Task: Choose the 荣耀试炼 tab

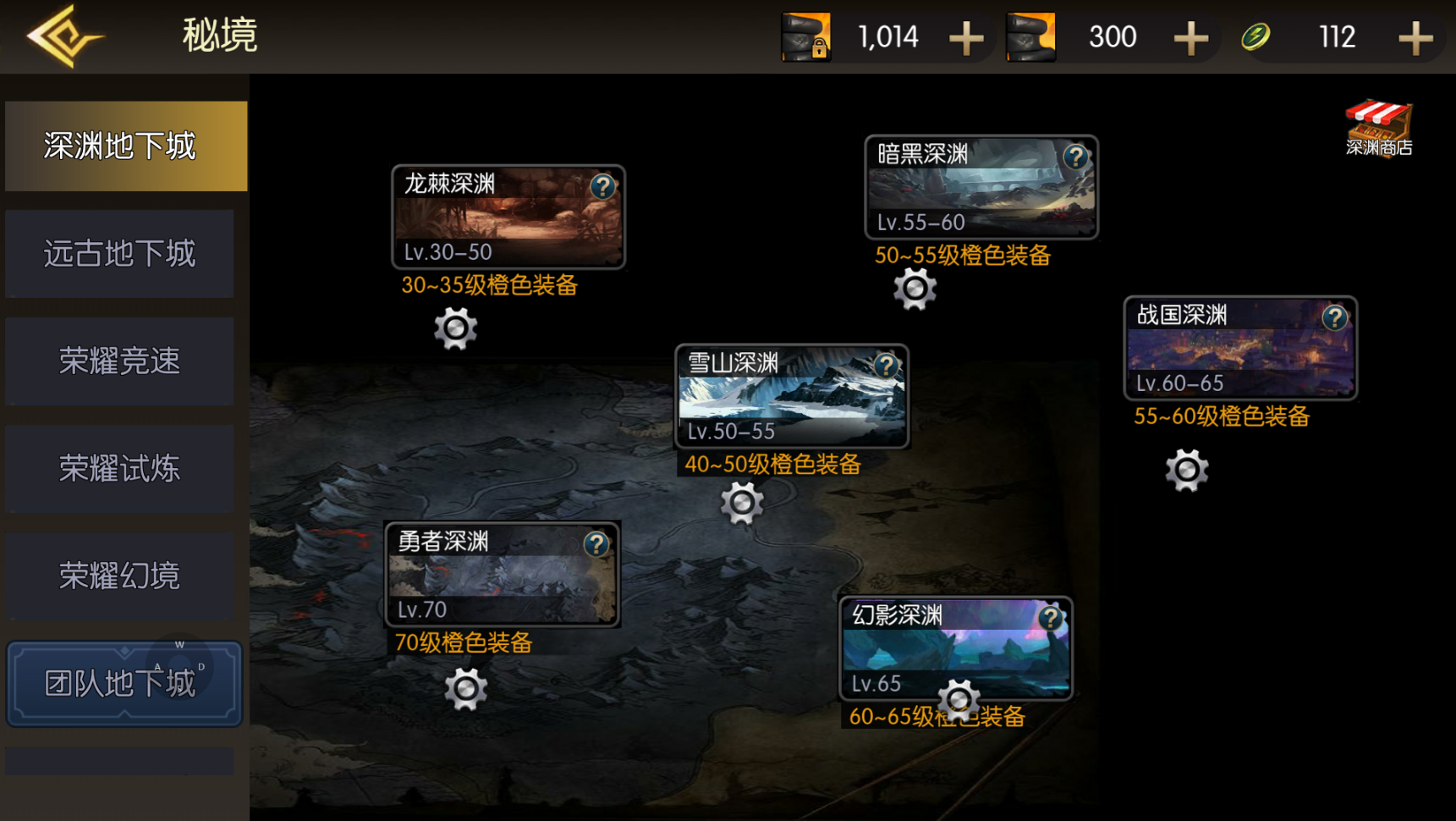Action: tap(119, 469)
